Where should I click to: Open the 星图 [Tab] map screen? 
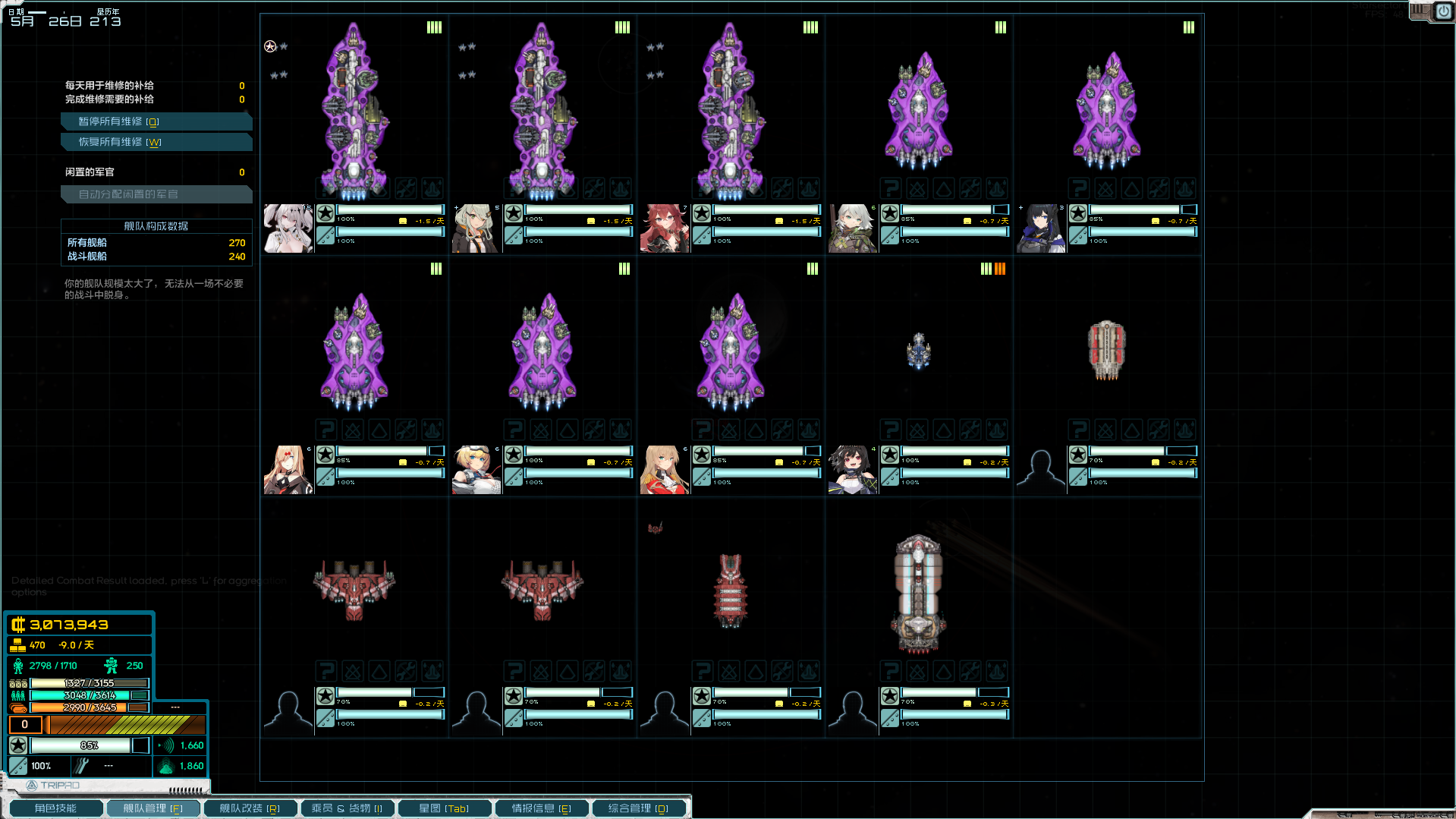tap(444, 808)
